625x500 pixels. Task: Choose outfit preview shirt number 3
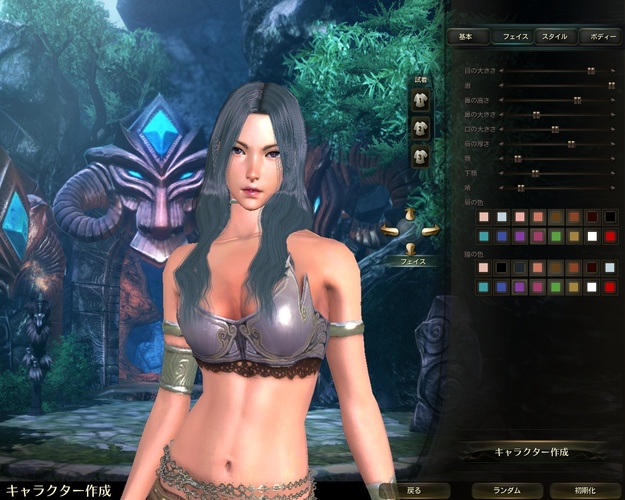420,155
